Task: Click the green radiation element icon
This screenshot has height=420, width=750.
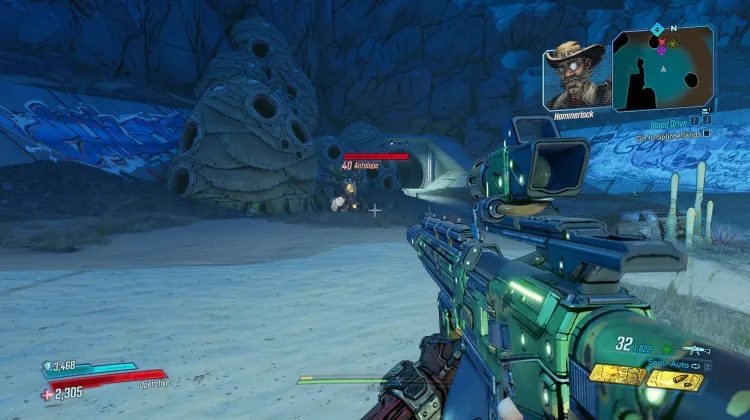Action: point(667,350)
